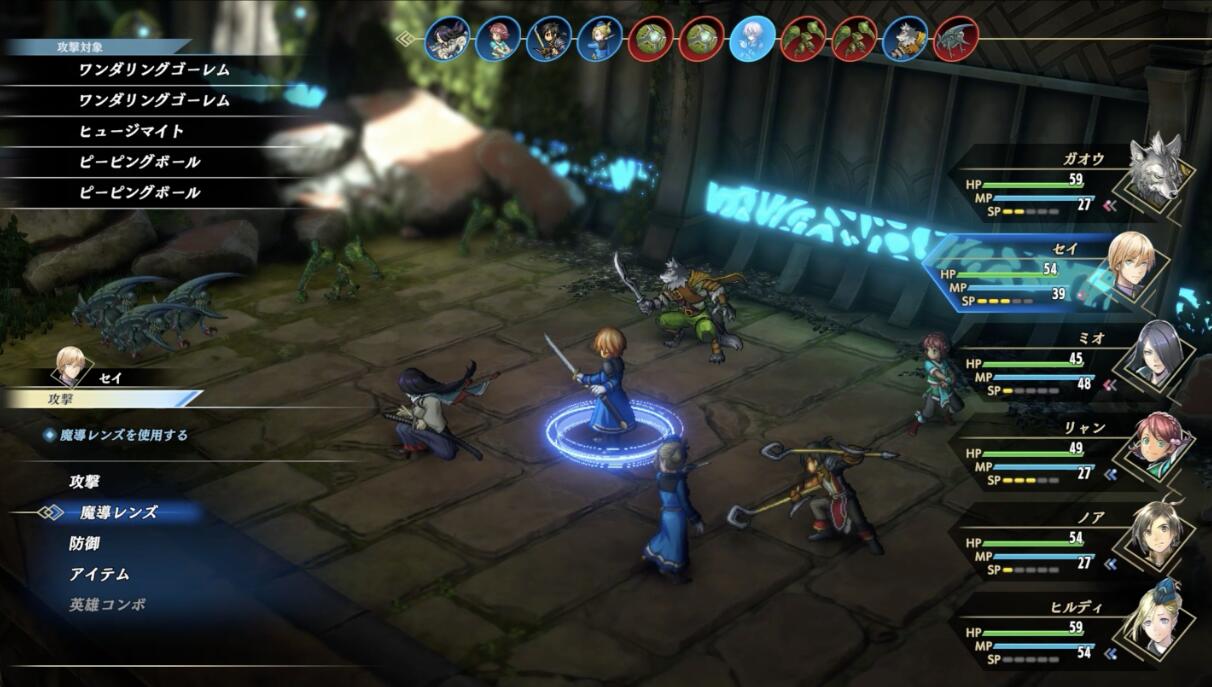This screenshot has width=1212, height=687.
Task: Select the blonde blue-dress turn-order icon
Action: point(600,40)
